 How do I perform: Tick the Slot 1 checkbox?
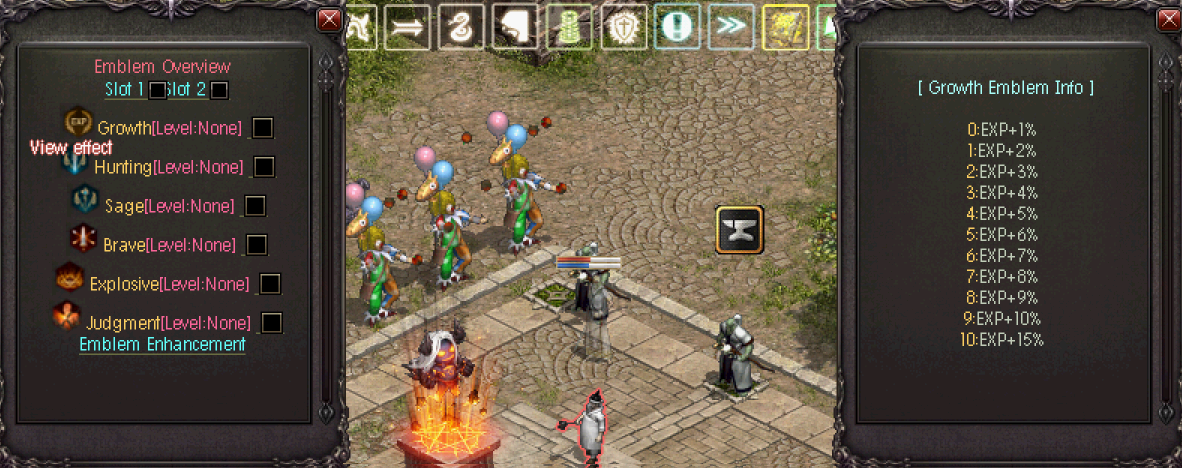[x=157, y=90]
